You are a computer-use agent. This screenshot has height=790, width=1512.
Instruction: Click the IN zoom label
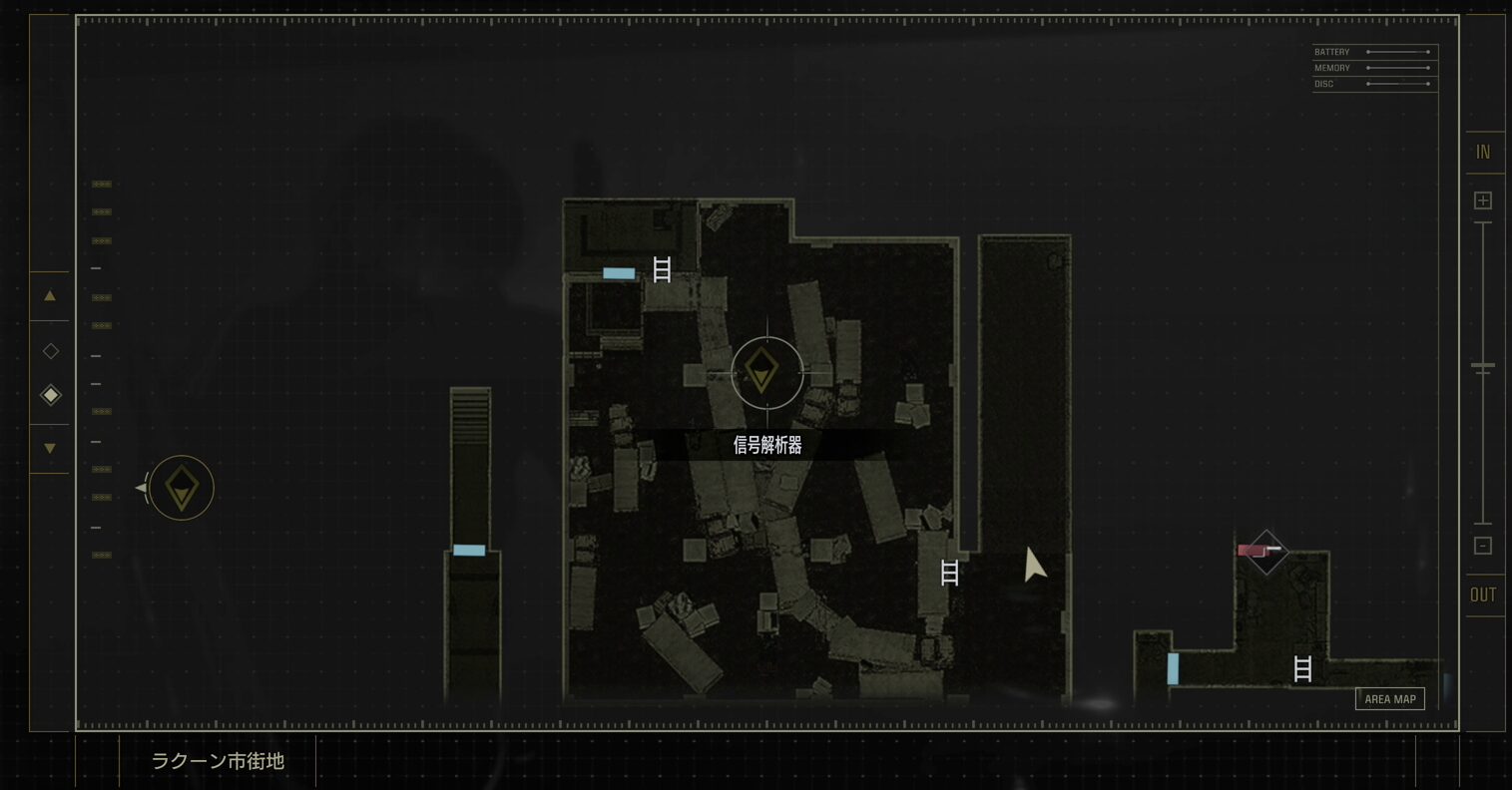coord(1483,153)
